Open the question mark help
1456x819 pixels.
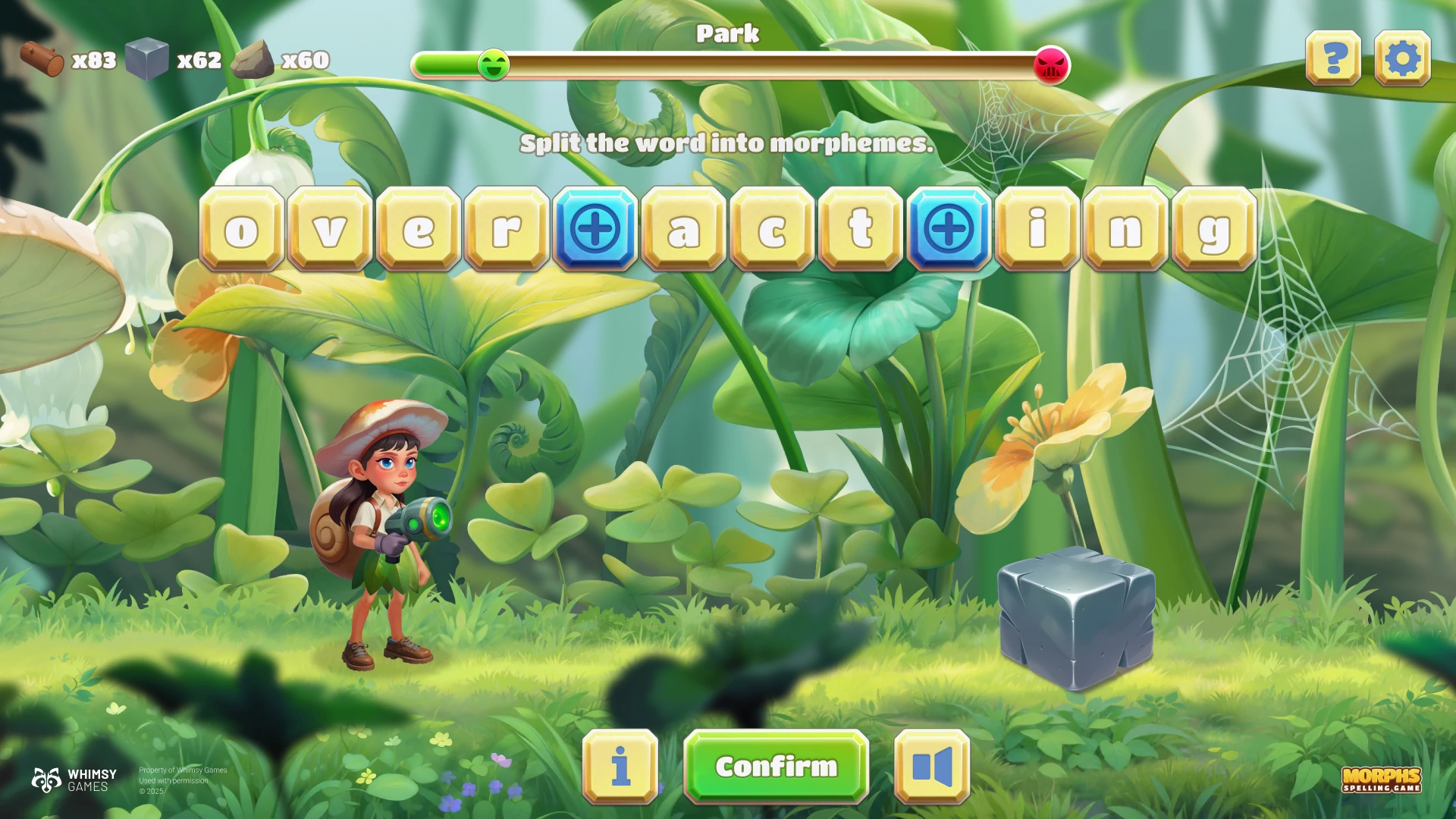click(1333, 58)
